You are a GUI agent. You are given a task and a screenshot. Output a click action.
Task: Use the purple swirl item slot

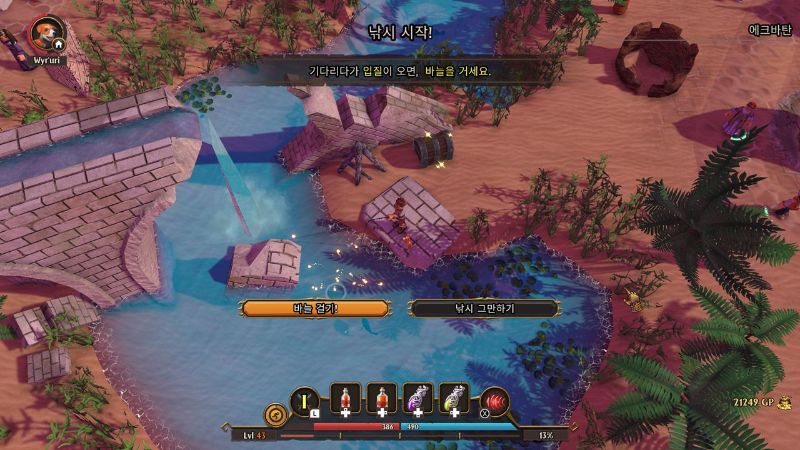(418, 399)
